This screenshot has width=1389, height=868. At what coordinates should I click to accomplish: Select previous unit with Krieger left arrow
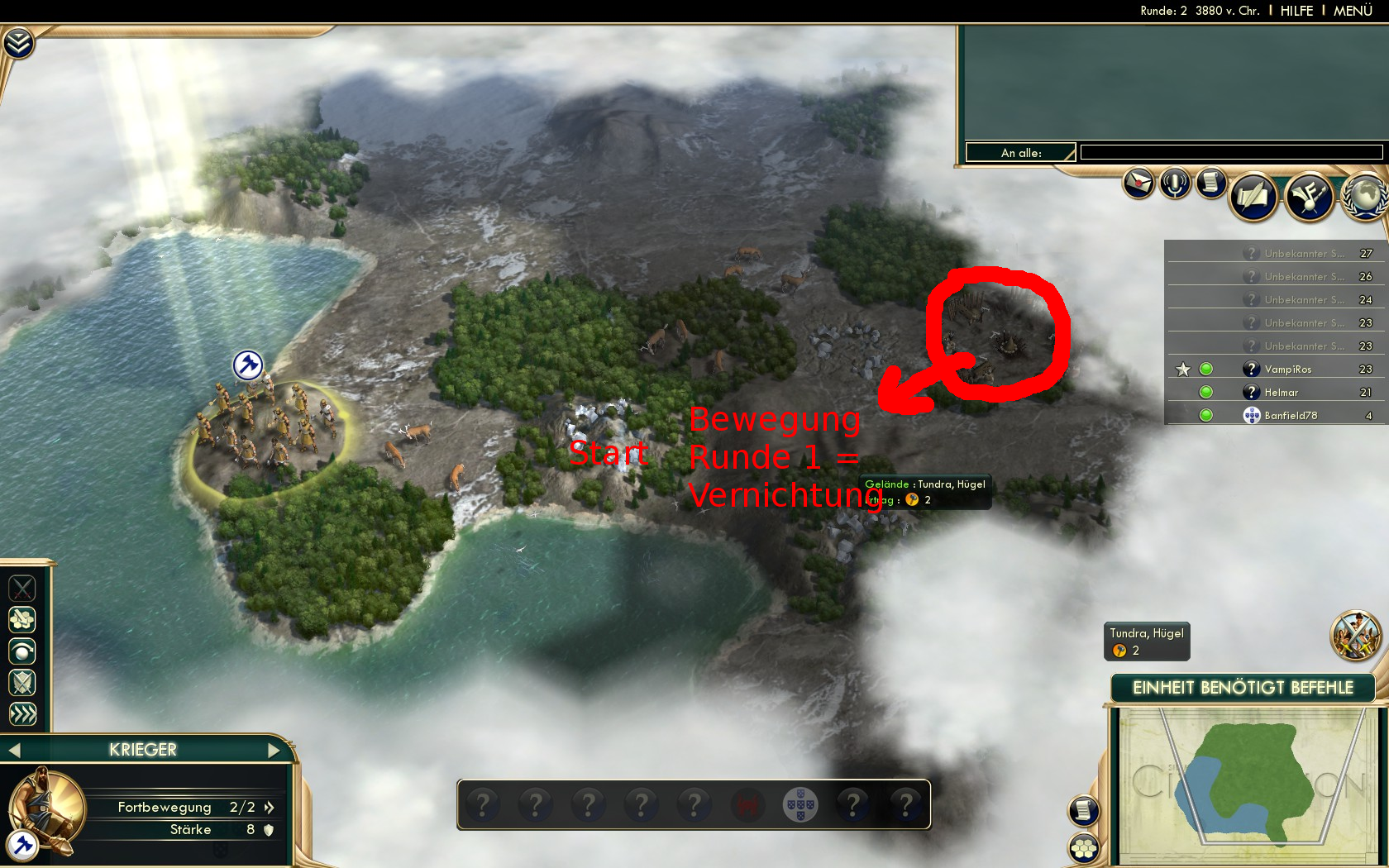(14, 751)
